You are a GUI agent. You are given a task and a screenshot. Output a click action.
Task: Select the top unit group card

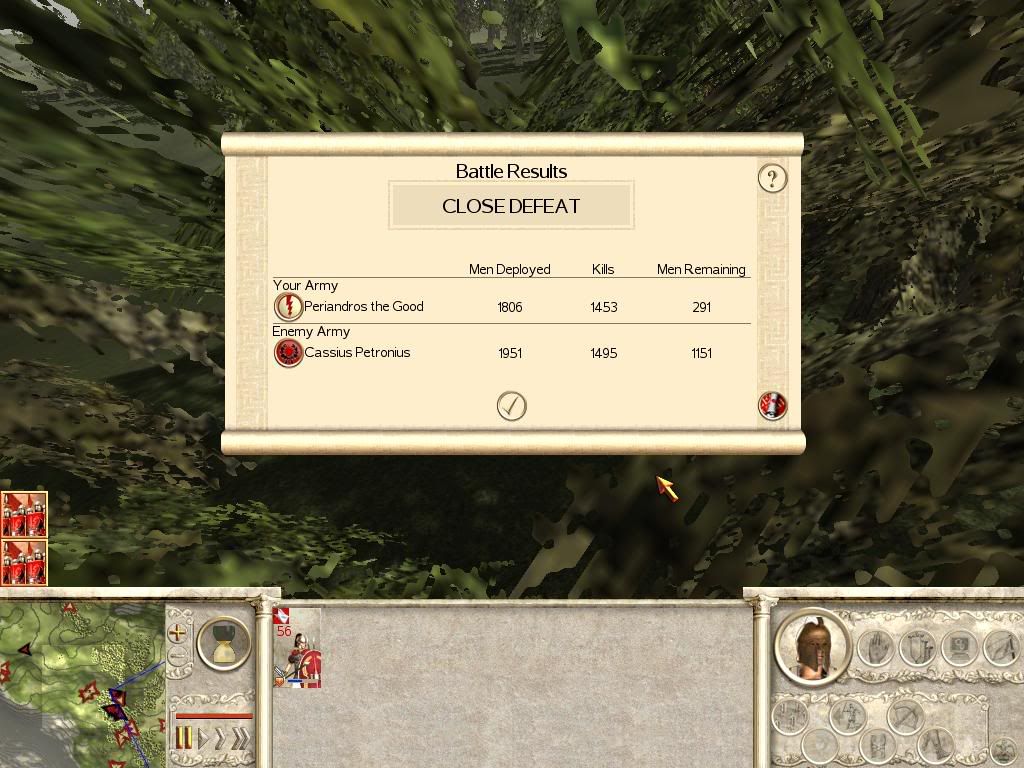click(24, 514)
